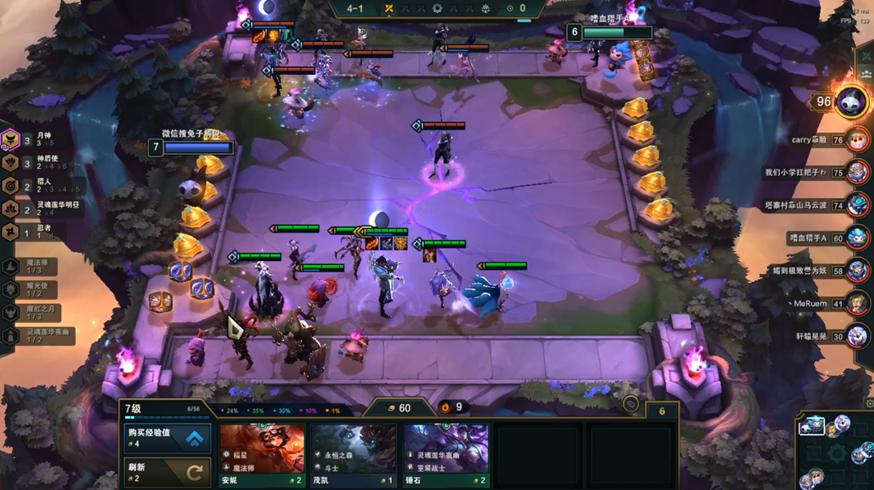
Task: View MeRuem's board from the player list
Action: pyautogui.click(x=856, y=303)
